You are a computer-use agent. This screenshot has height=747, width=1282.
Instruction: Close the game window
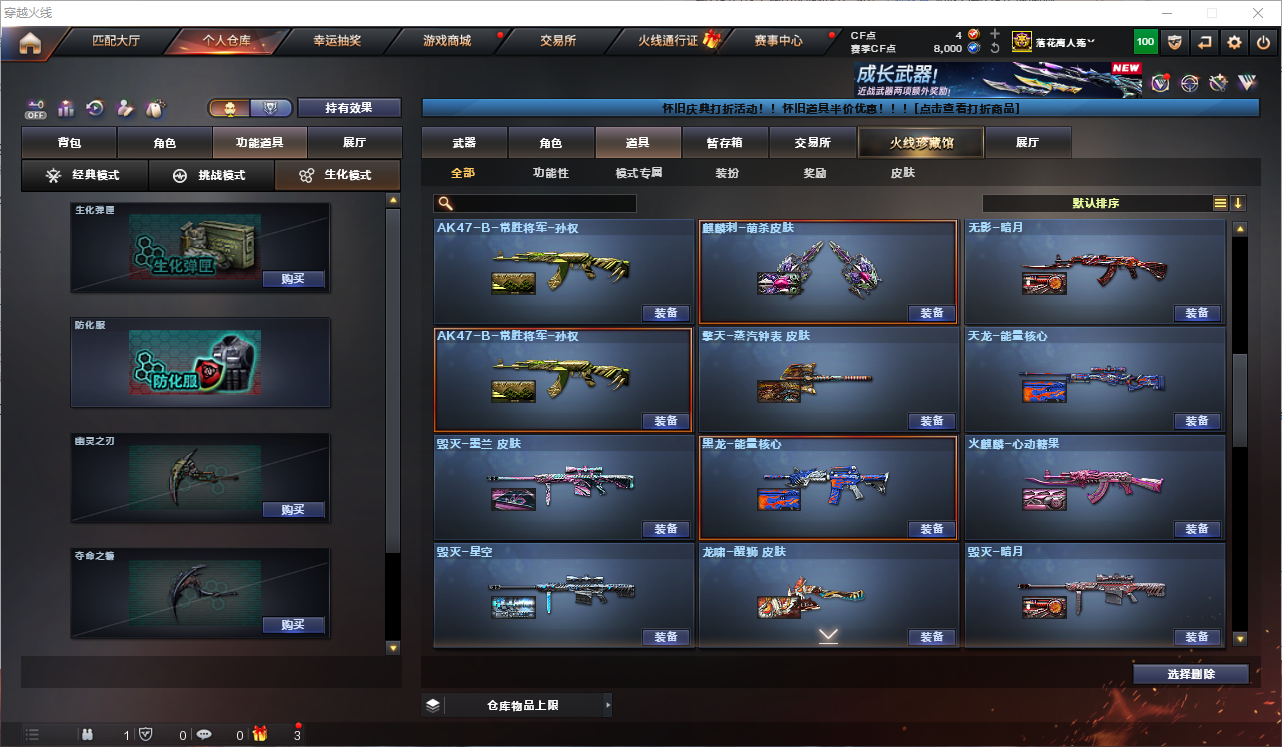pos(1258,13)
